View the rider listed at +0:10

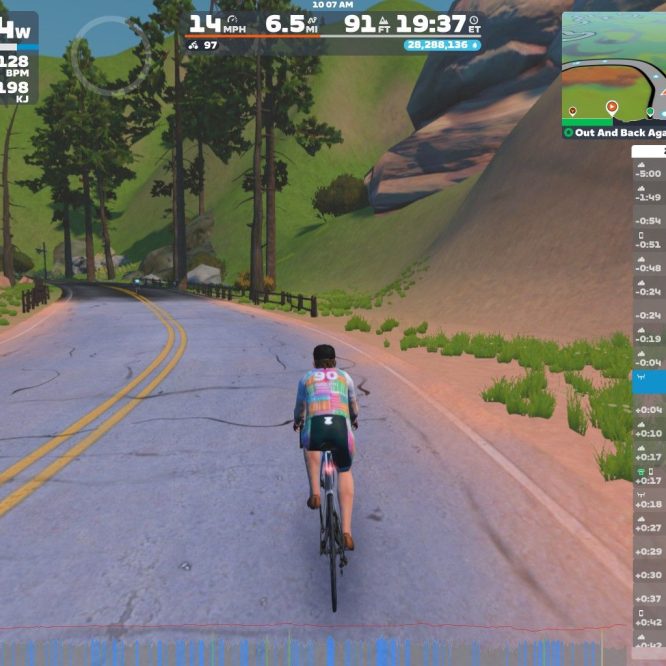(x=649, y=431)
